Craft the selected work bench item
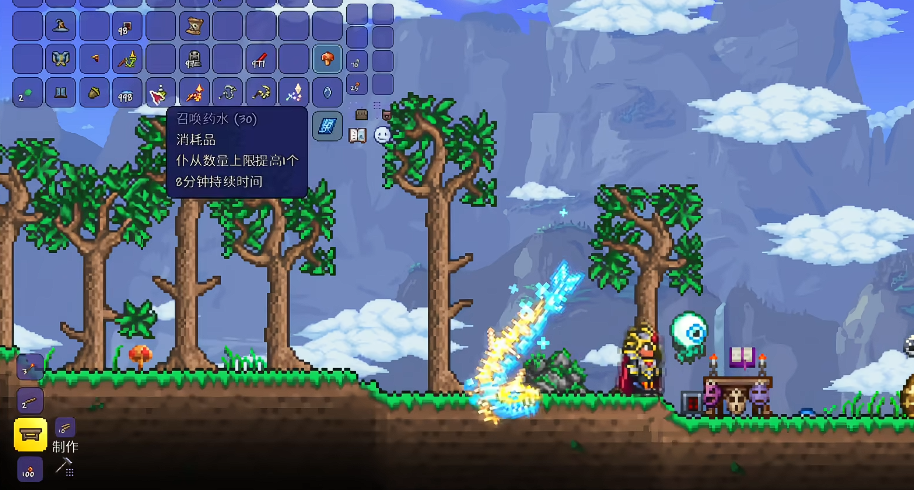914x490 pixels. point(30,435)
